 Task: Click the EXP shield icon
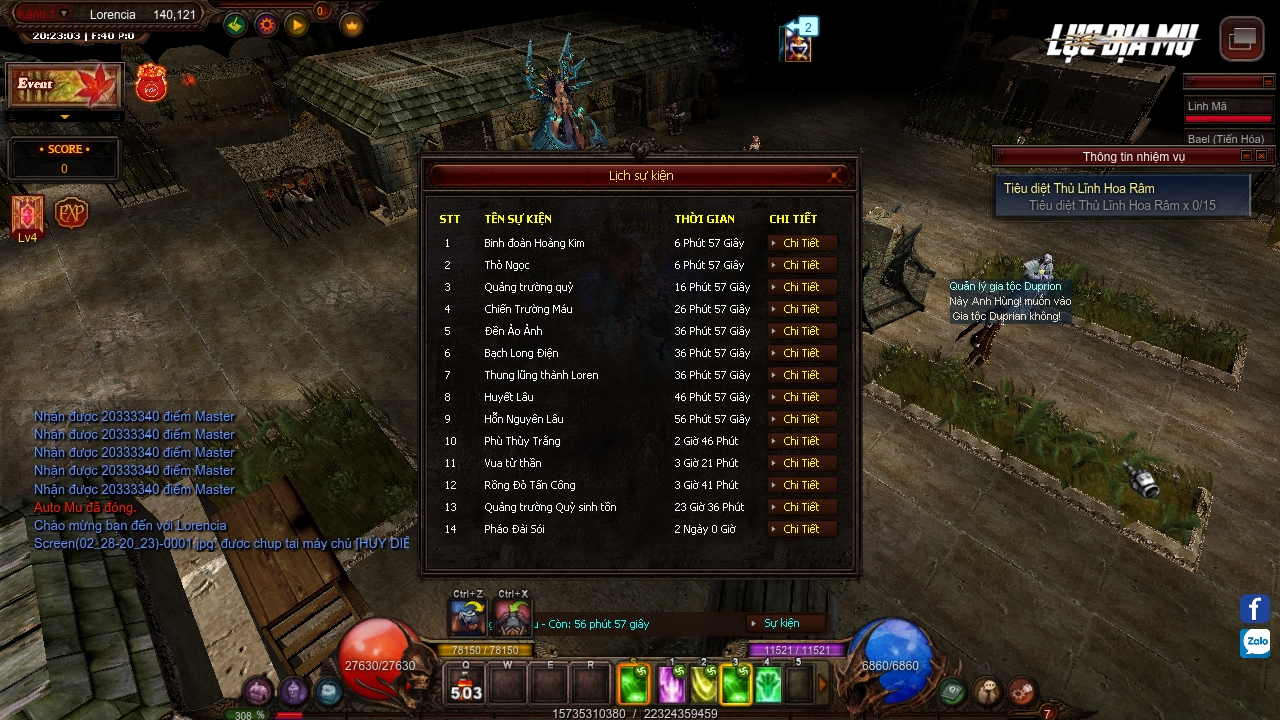[x=71, y=213]
